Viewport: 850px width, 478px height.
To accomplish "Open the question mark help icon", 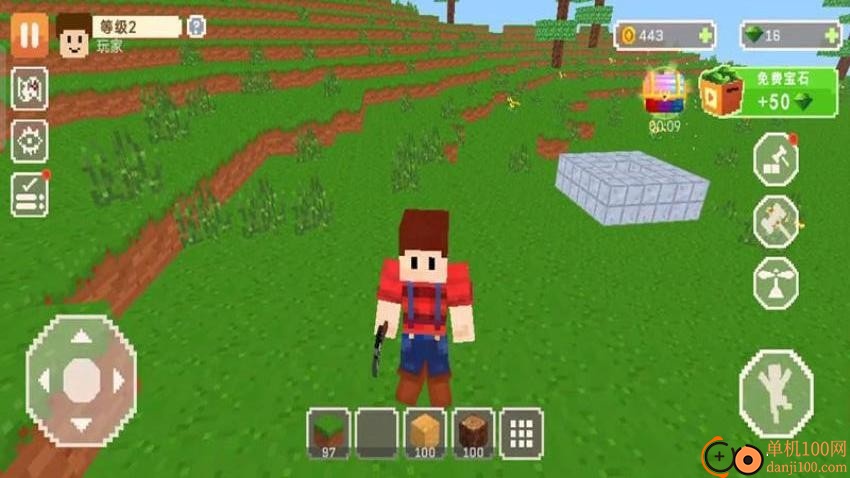I will tap(197, 27).
